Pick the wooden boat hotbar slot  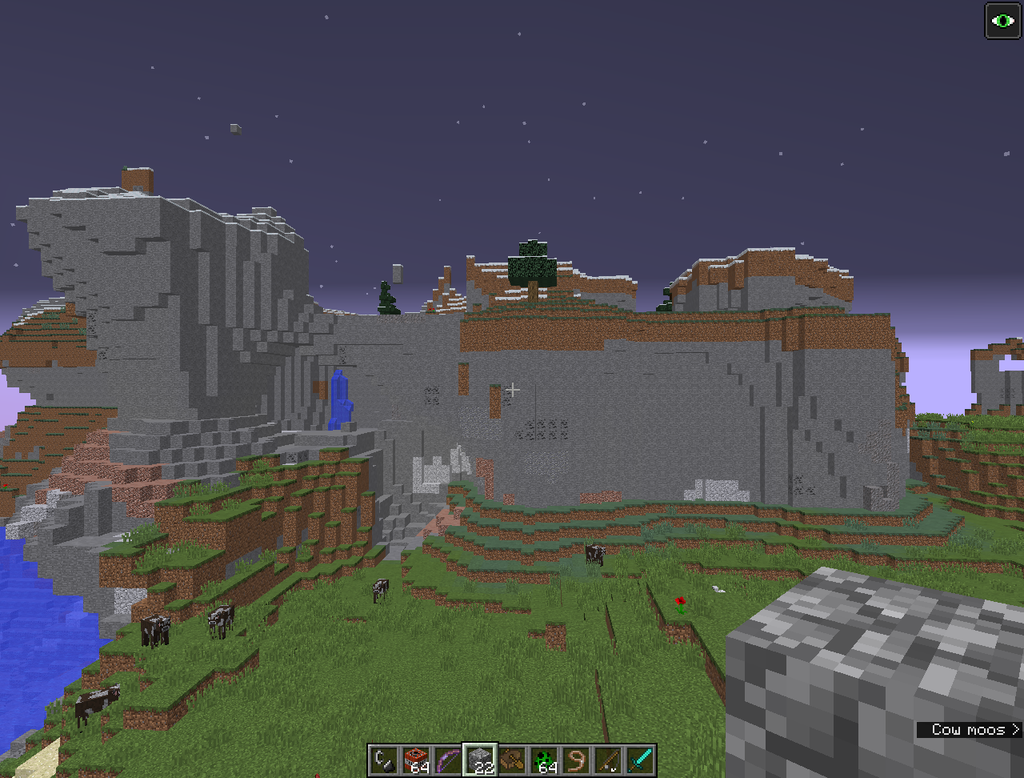(x=513, y=761)
